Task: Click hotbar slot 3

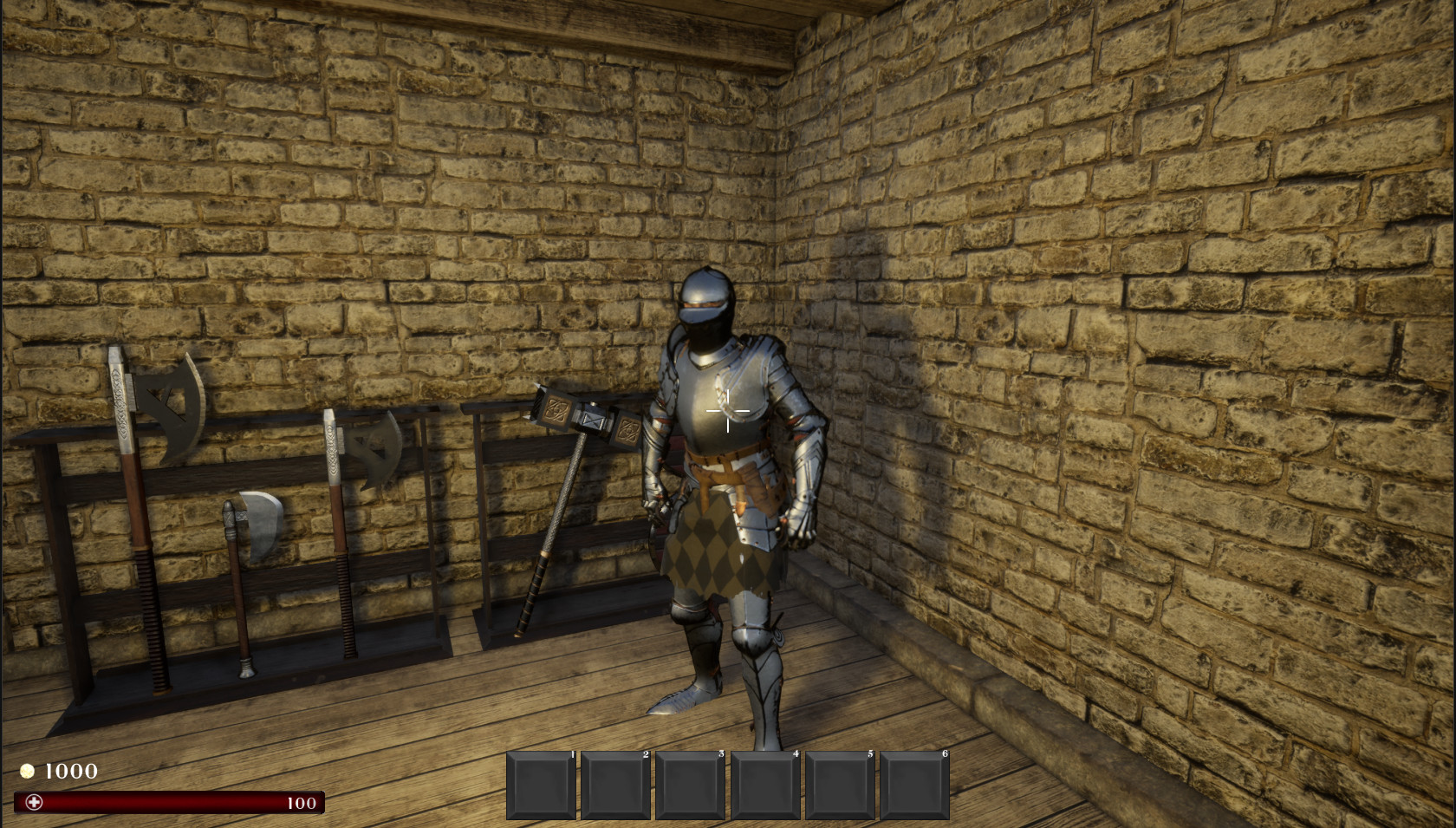Action: 691,783
